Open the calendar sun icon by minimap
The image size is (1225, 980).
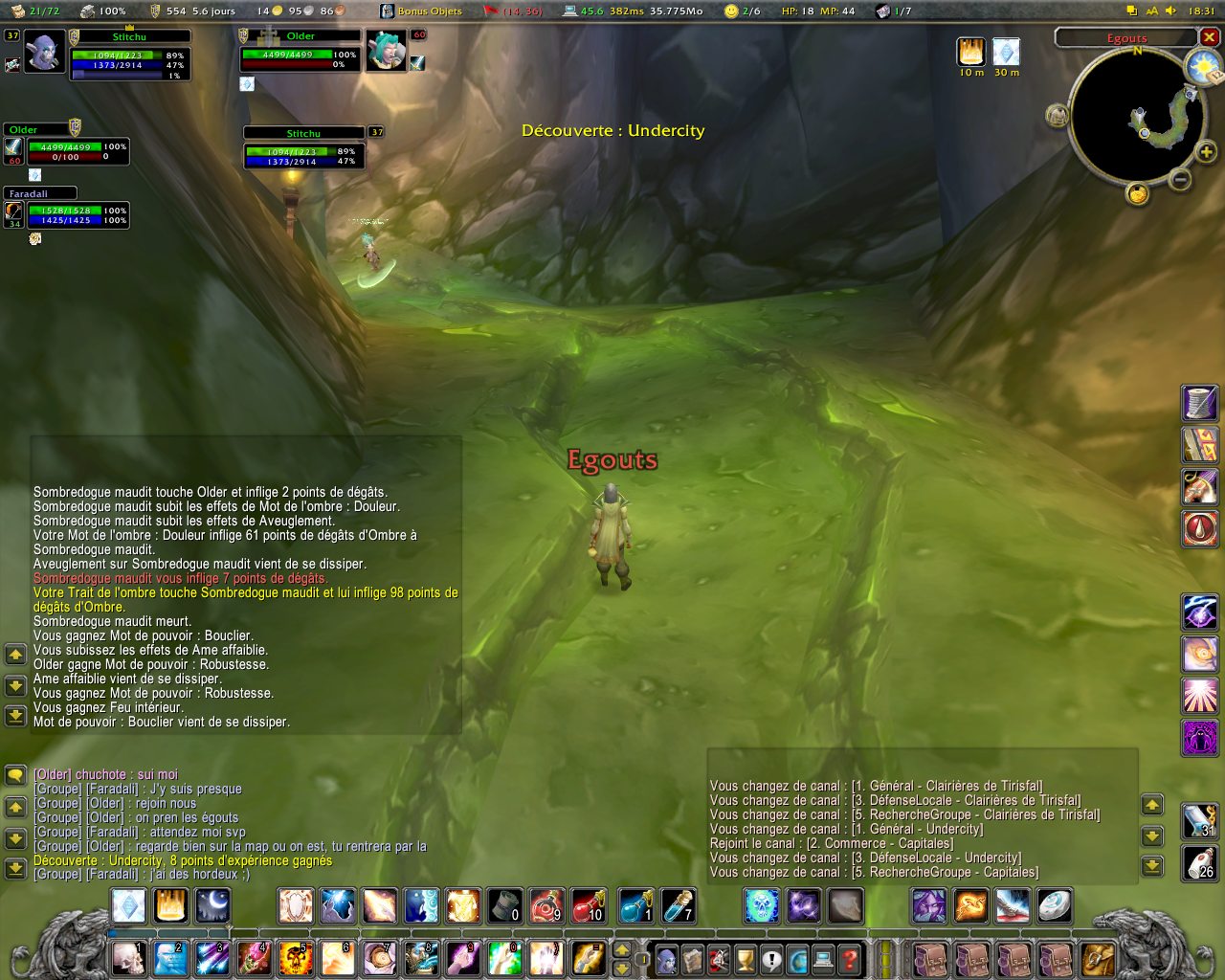click(1202, 67)
